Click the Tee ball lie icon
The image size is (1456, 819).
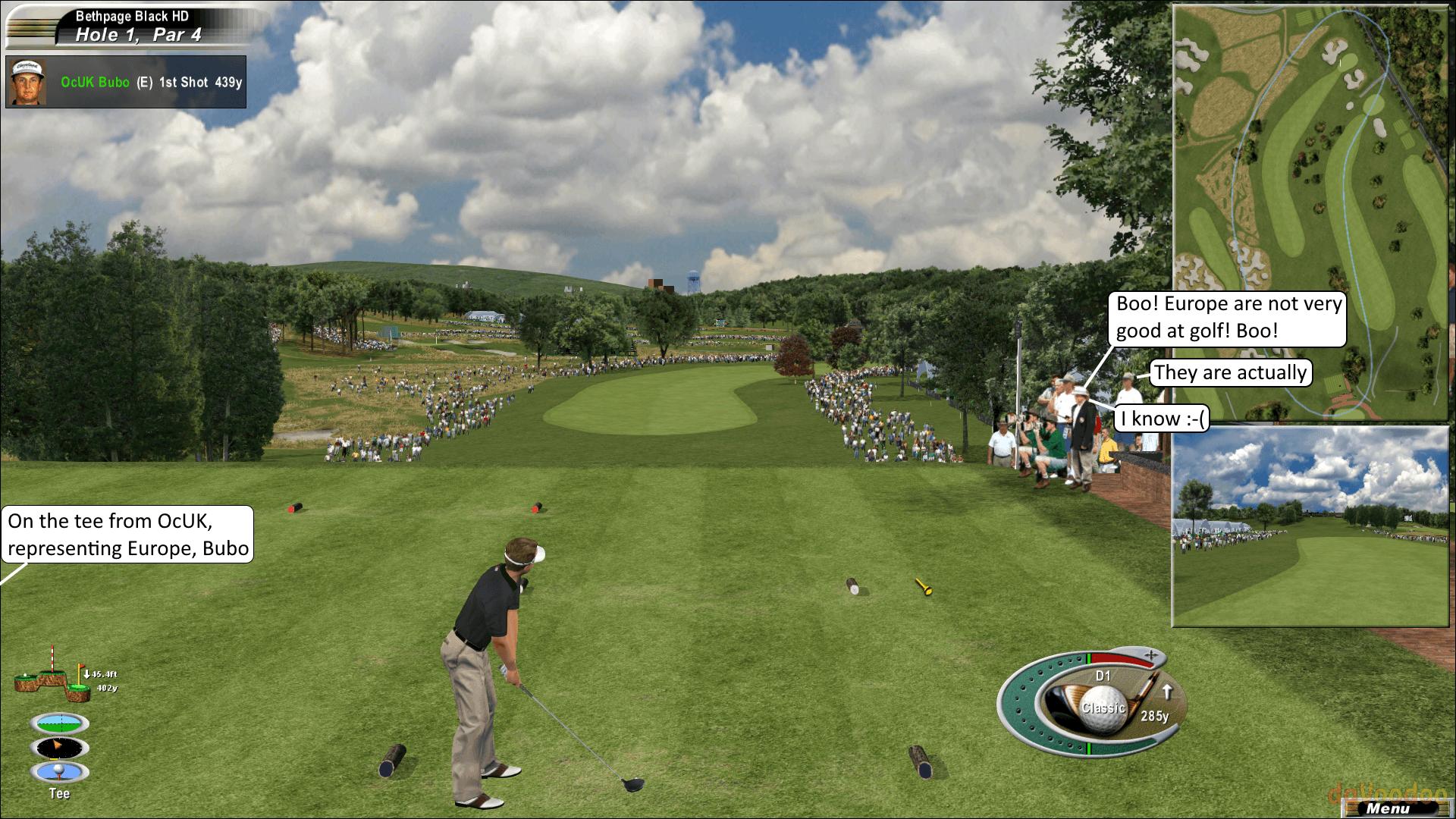tap(60, 772)
